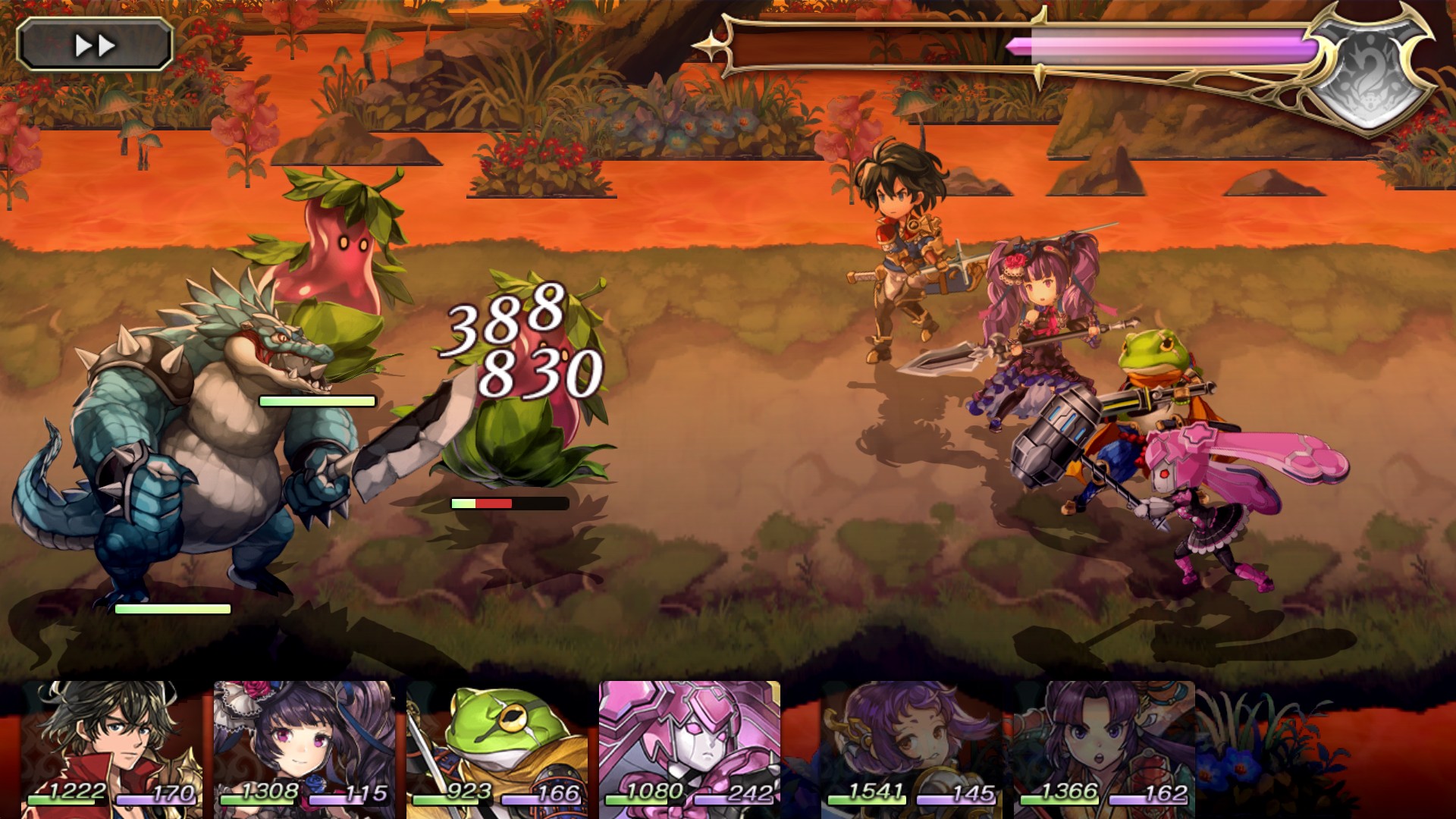Toggle the fast-forward speed button
This screenshot has width=1456, height=819.
(x=95, y=45)
